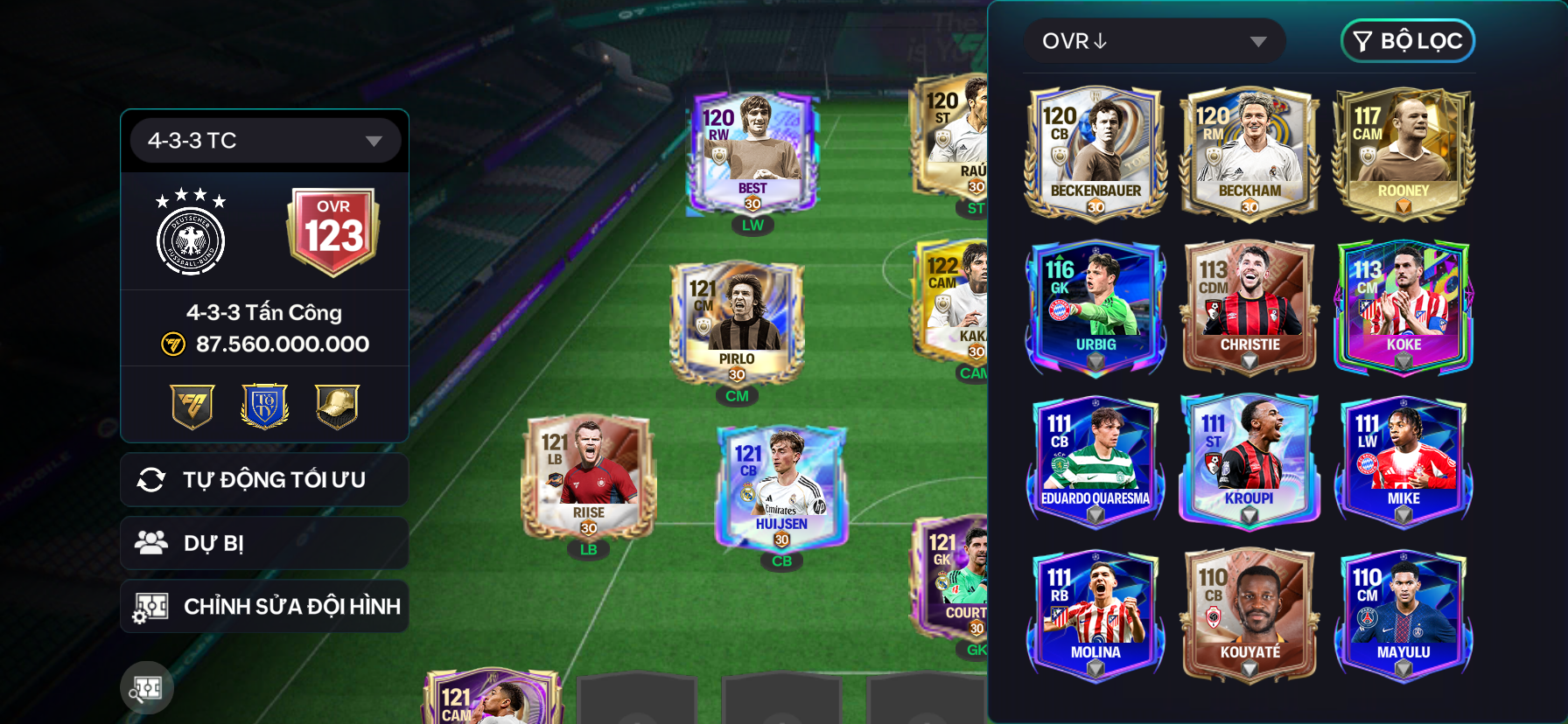Click Best's LW card on the pitch
The height and width of the screenshot is (724, 1568).
pyautogui.click(x=752, y=155)
